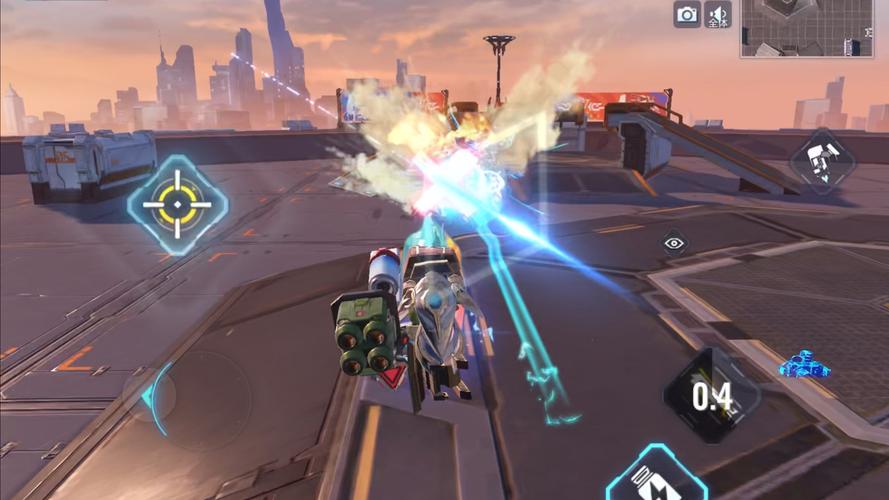Screen dimensions: 889x500
Task: Open the minimap
Action: coord(807,28)
